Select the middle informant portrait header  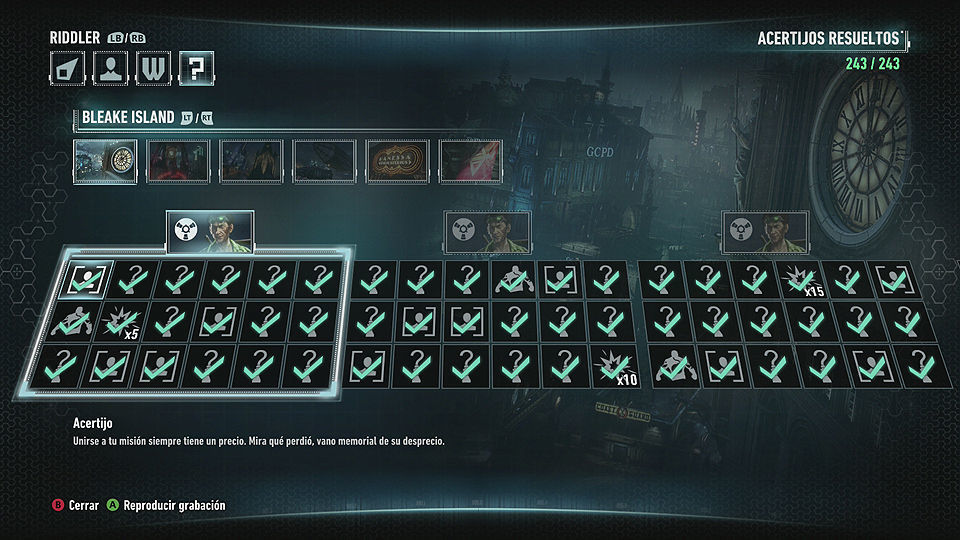(x=488, y=232)
